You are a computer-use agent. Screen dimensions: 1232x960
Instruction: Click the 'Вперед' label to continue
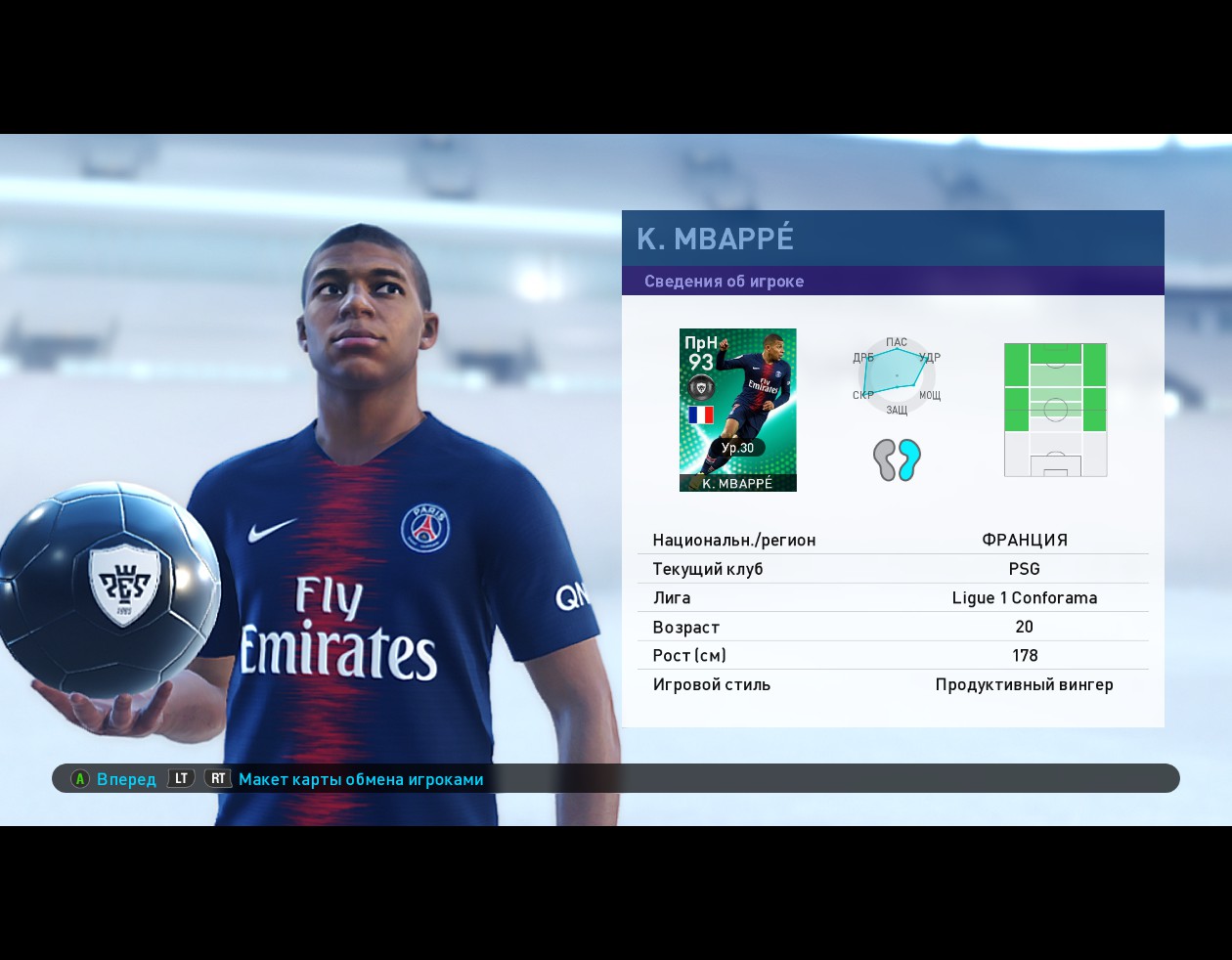[126, 779]
